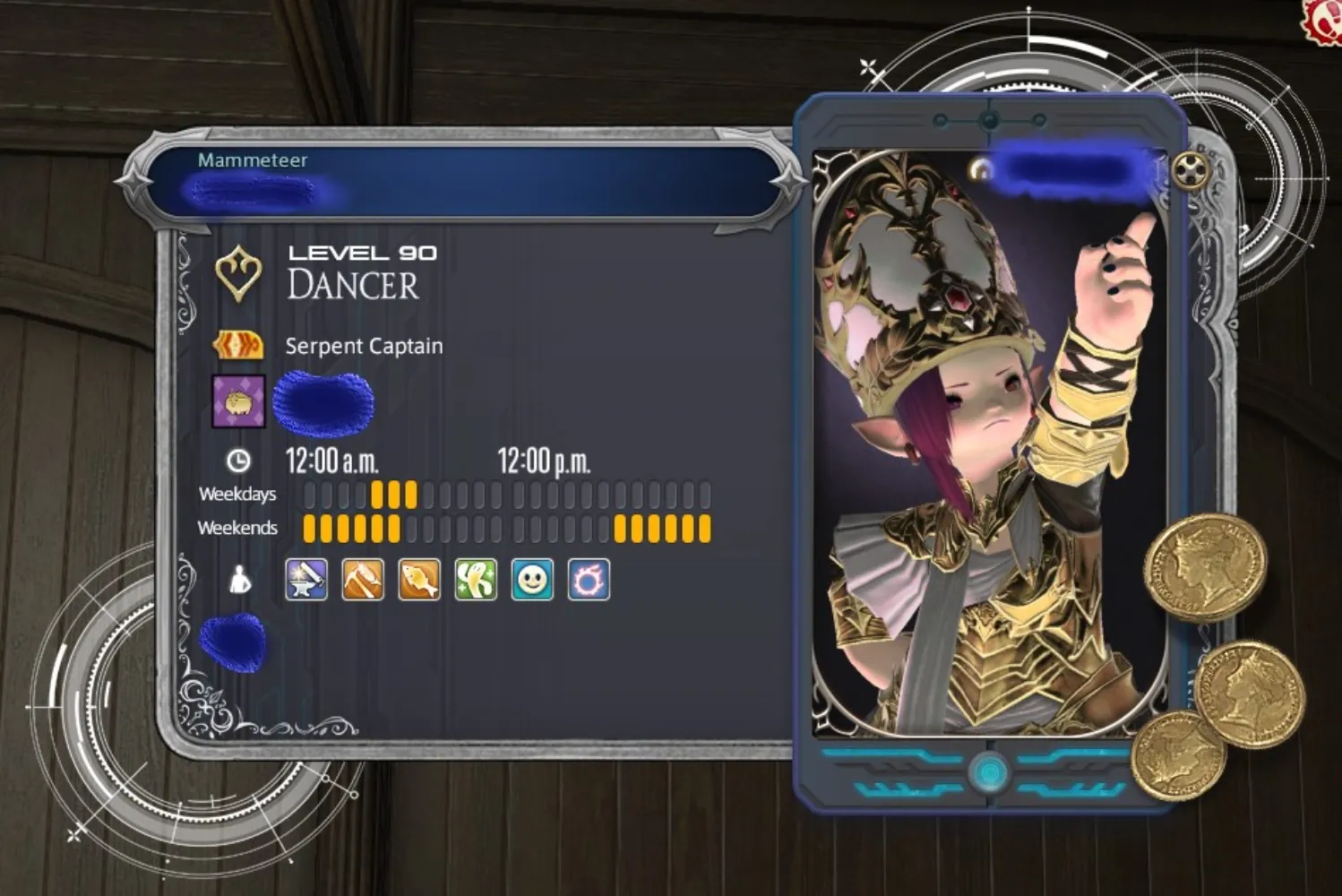View the character portrait card
The width and height of the screenshot is (1342, 896).
pos(990,448)
